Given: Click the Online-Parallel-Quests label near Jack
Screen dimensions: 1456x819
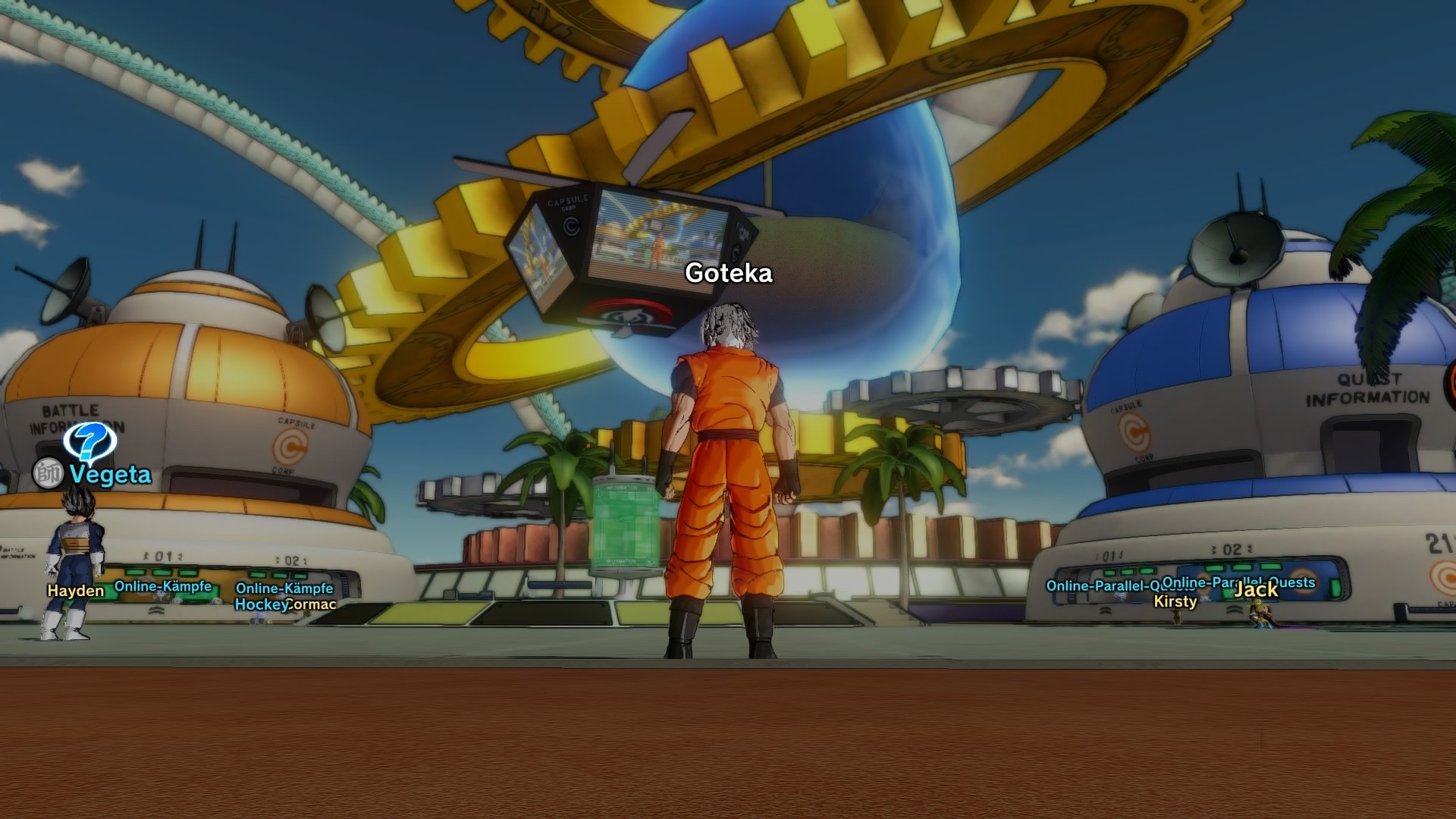Looking at the screenshot, I should click(x=1238, y=583).
